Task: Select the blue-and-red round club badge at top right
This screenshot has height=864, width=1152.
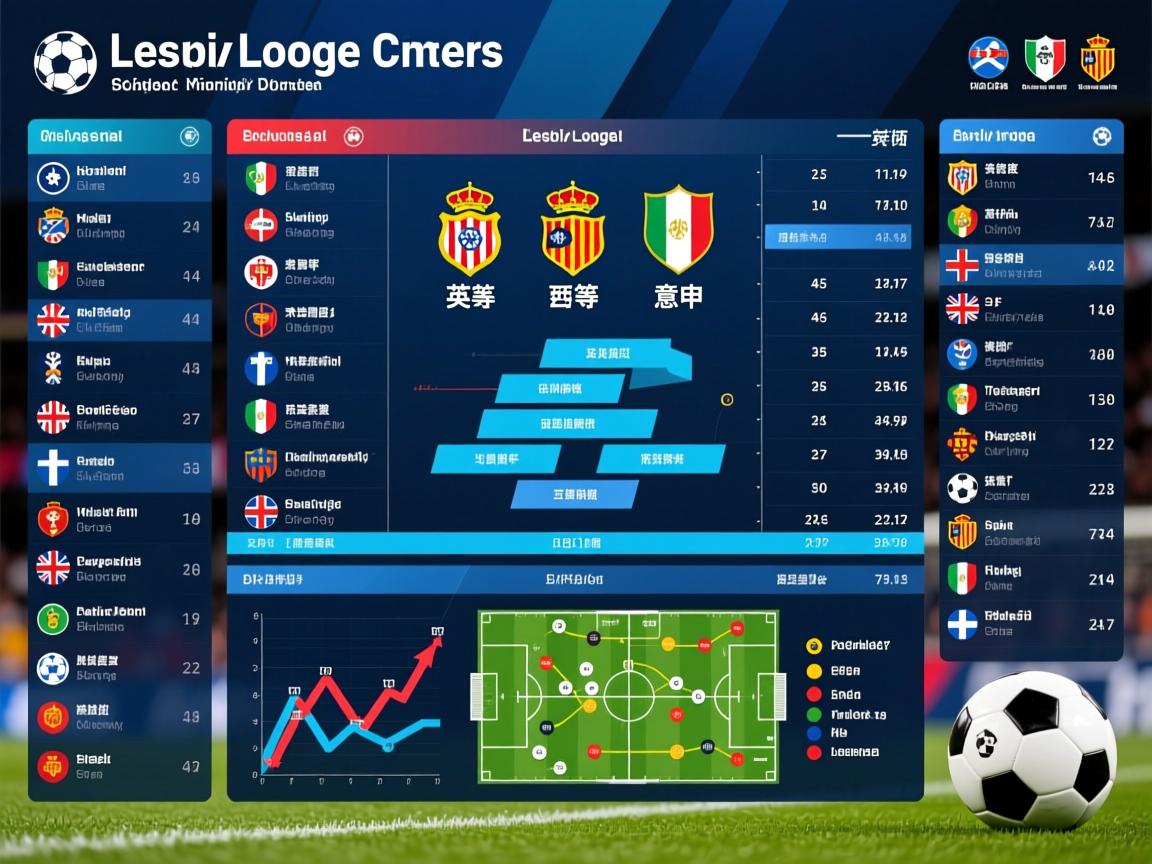Action: click(988, 58)
